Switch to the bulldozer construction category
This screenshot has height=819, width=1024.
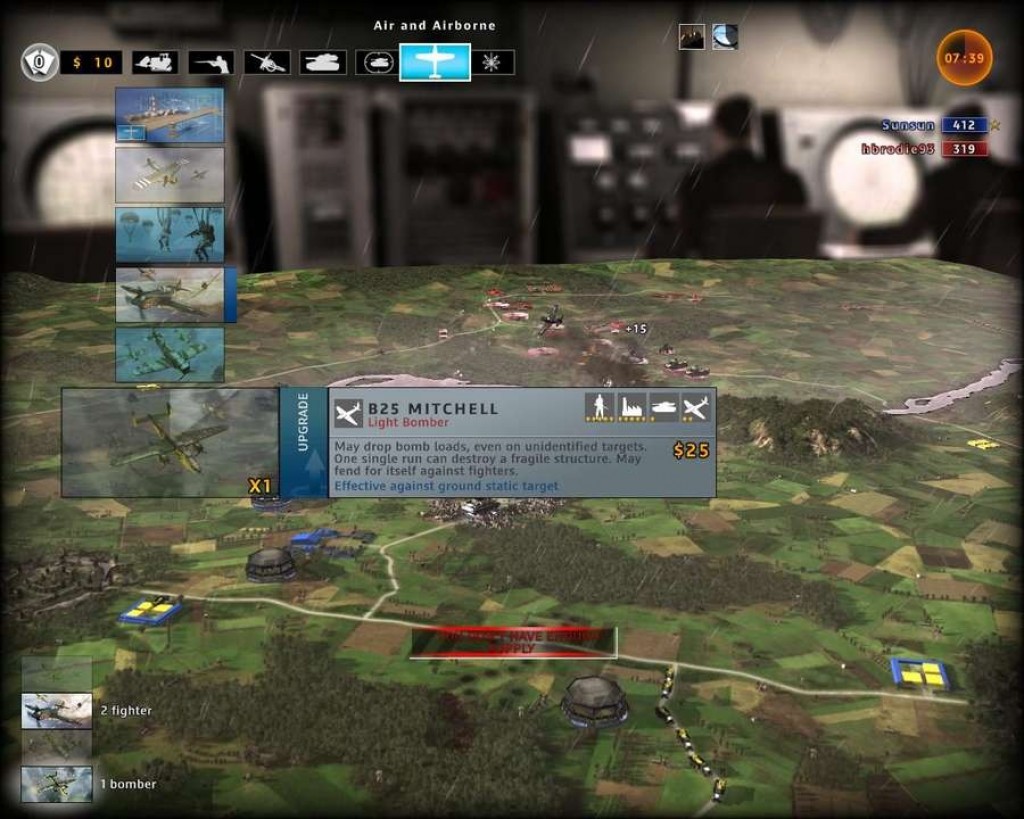[155, 62]
